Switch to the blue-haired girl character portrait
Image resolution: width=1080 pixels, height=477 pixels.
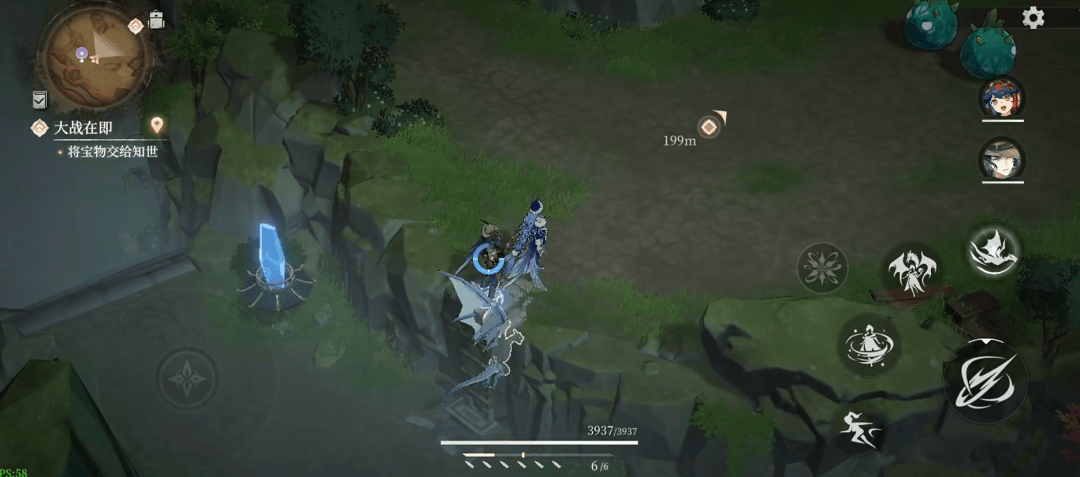[1001, 97]
